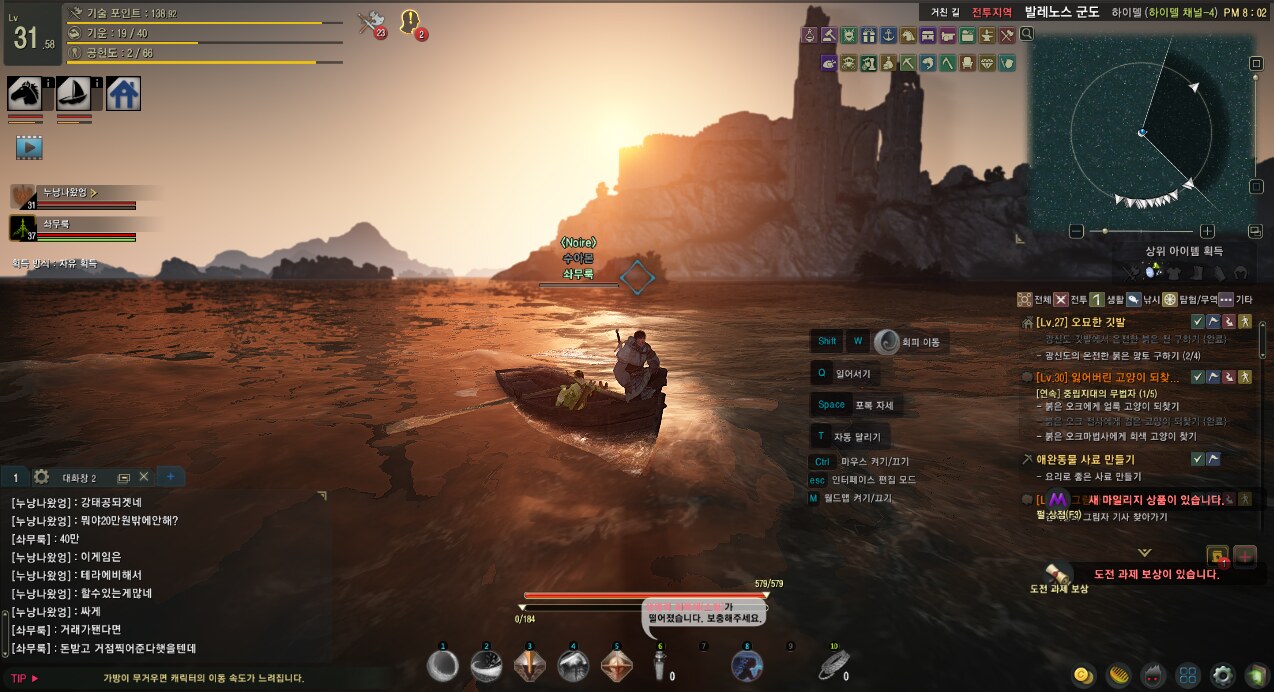Select the 낚시 quest filter tab
Image resolution: width=1274 pixels, height=692 pixels.
[x=1142, y=299]
